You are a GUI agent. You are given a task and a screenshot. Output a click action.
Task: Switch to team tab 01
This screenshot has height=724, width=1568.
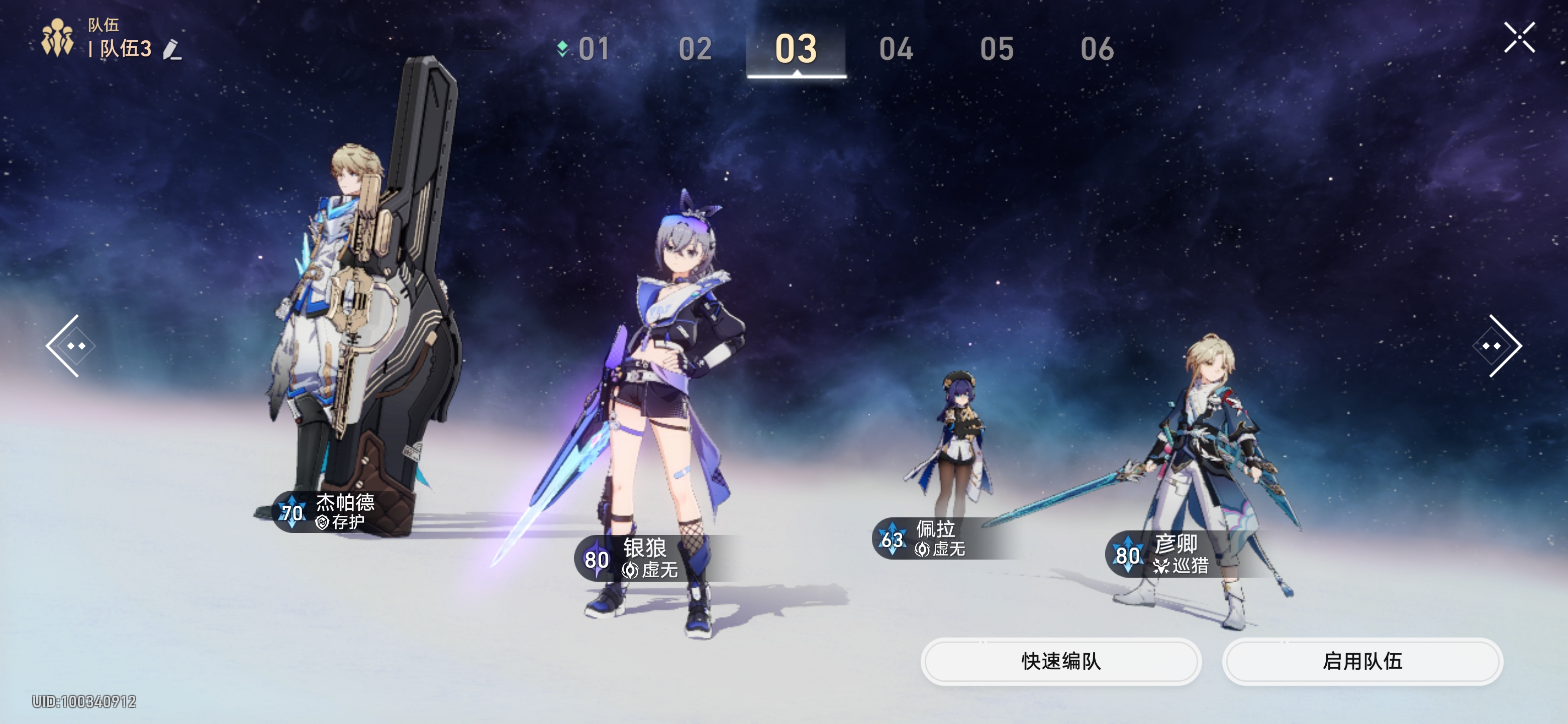pos(593,49)
